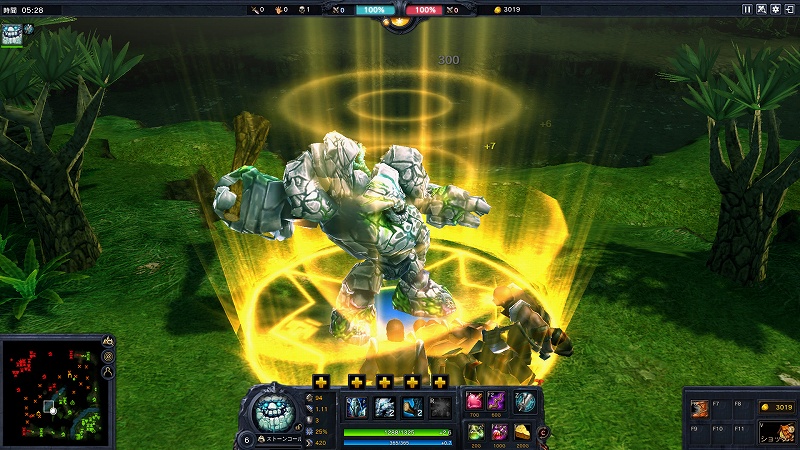The width and height of the screenshot is (800, 450).
Task: Use the round sword-and-shield item icon
Action: pos(524,401)
